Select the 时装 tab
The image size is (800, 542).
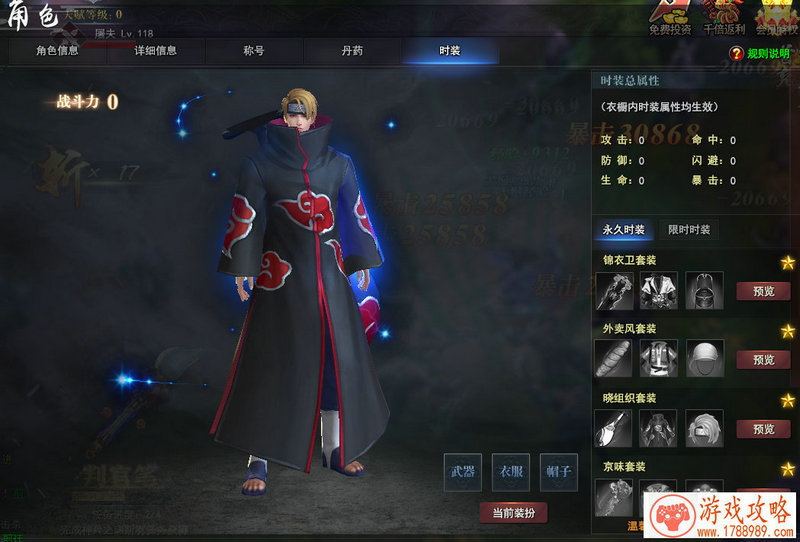tap(450, 50)
